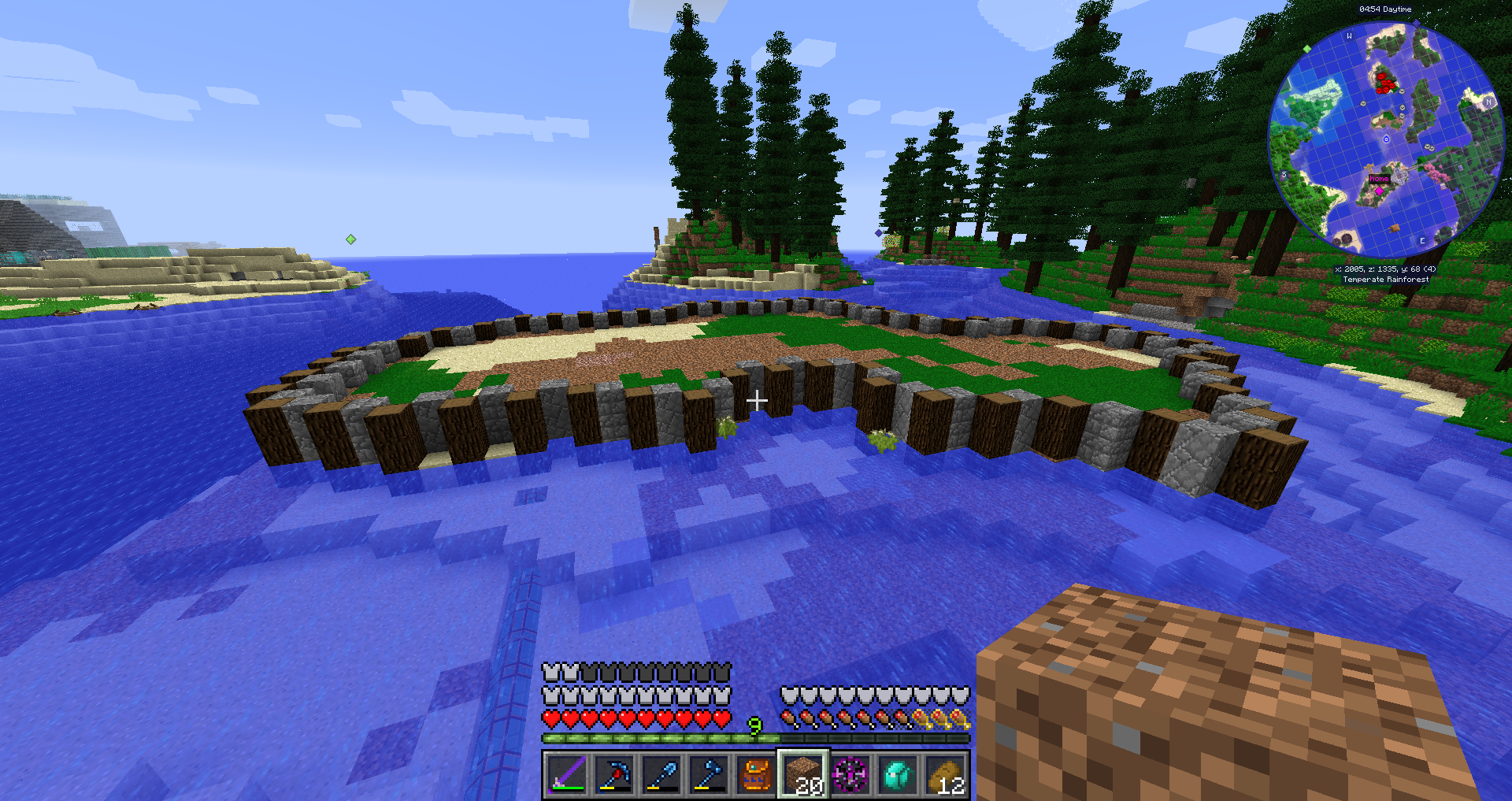
Task: Pick the bread stack of 12
Action: 945,774
